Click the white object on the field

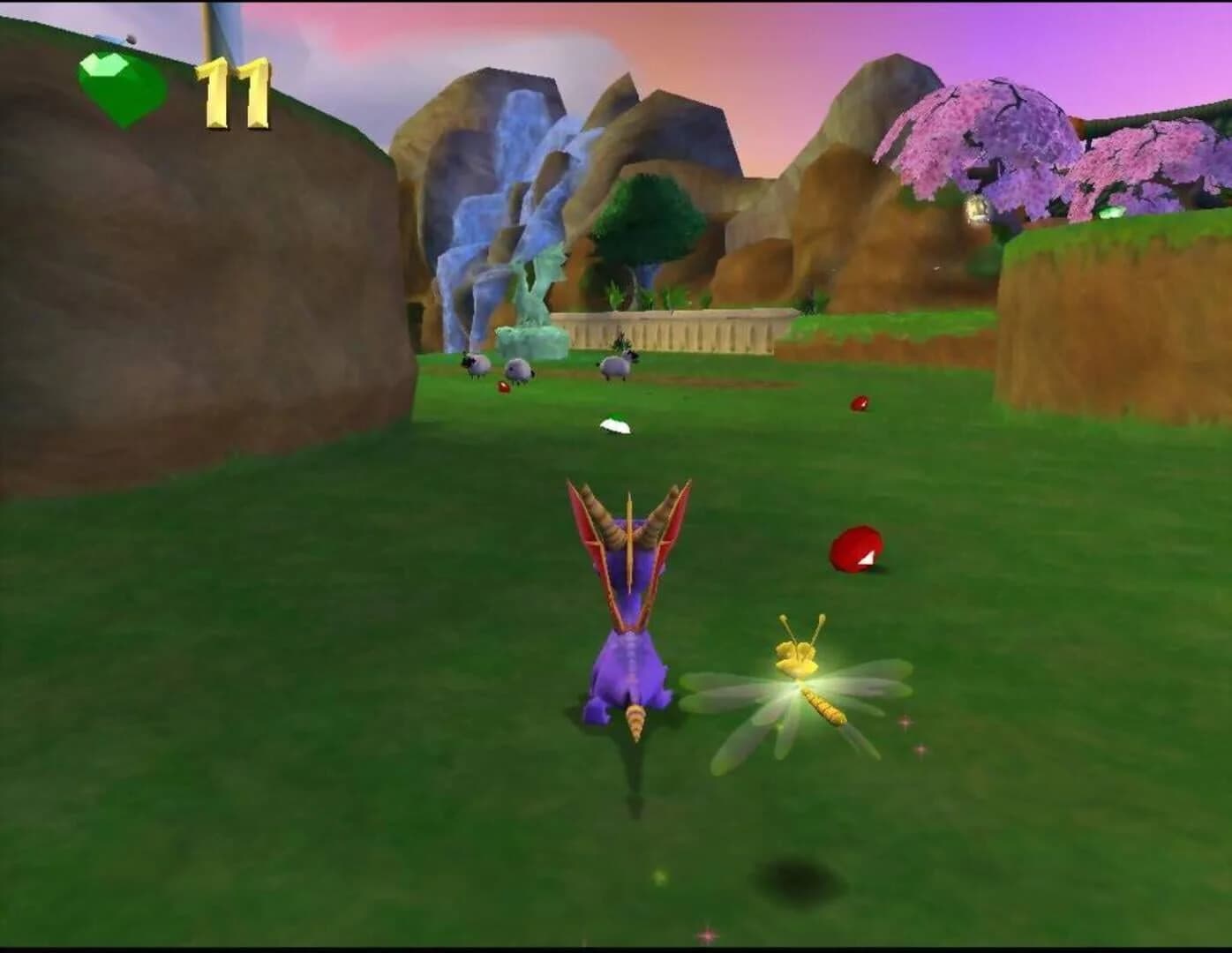[615, 424]
